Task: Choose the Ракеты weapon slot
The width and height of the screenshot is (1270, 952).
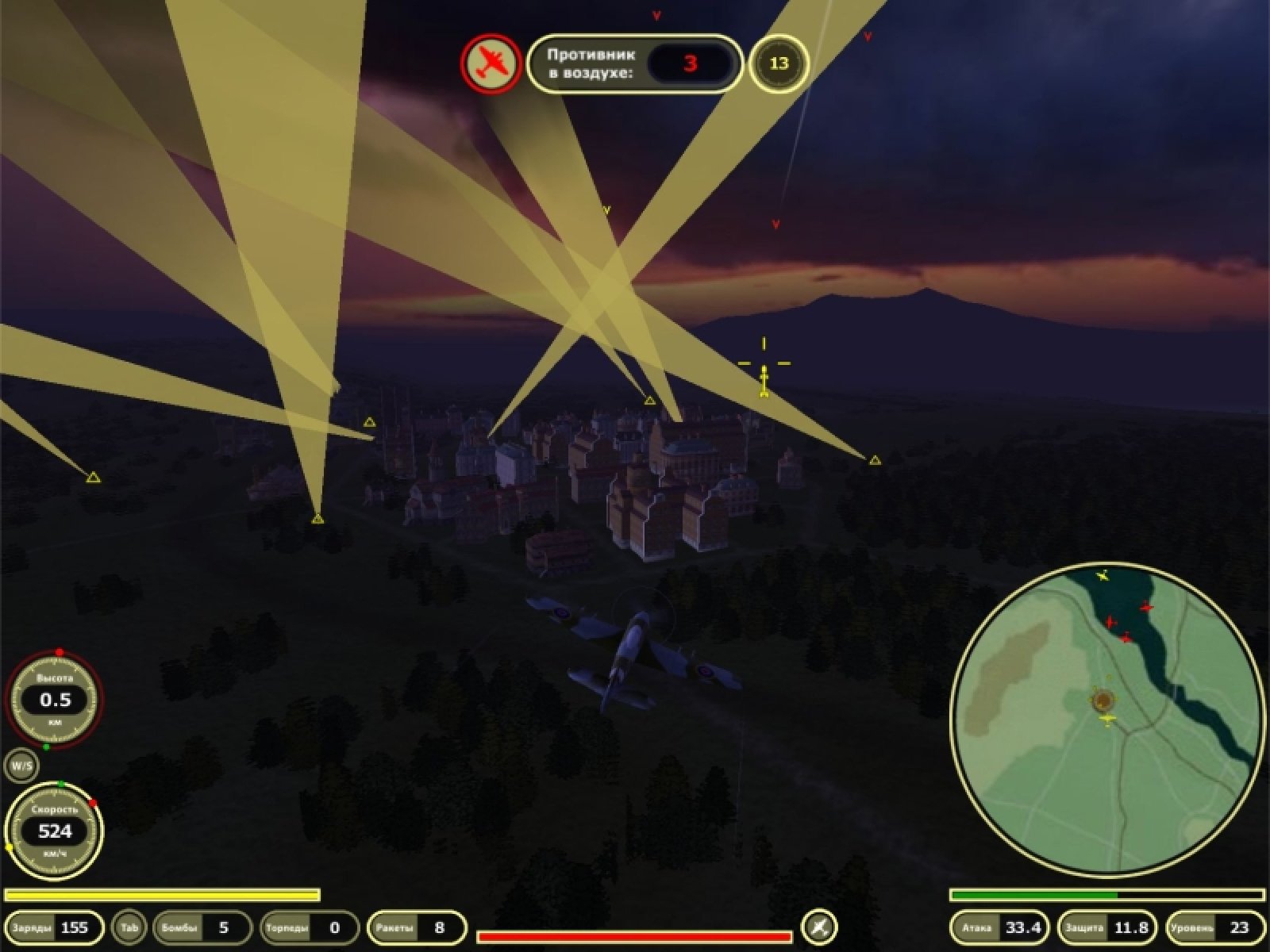Action: pos(416,927)
